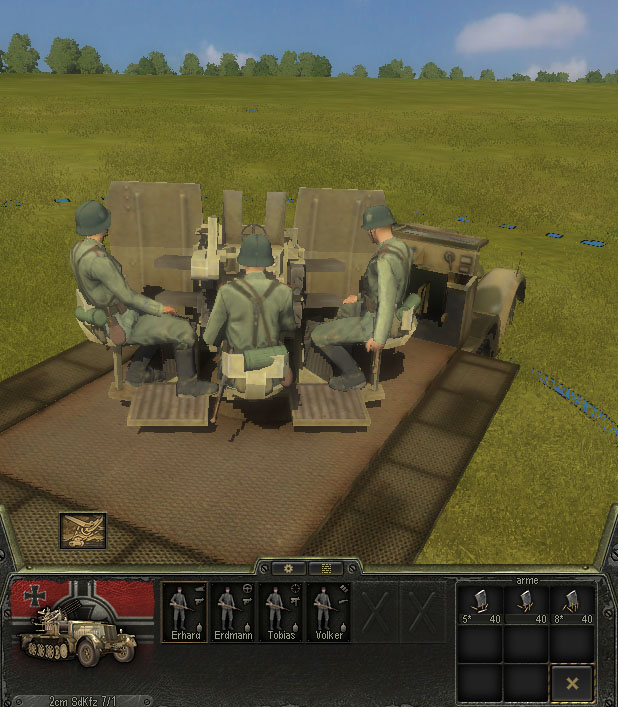
Task: Choose the soldier named Tobias
Action: 281,611
